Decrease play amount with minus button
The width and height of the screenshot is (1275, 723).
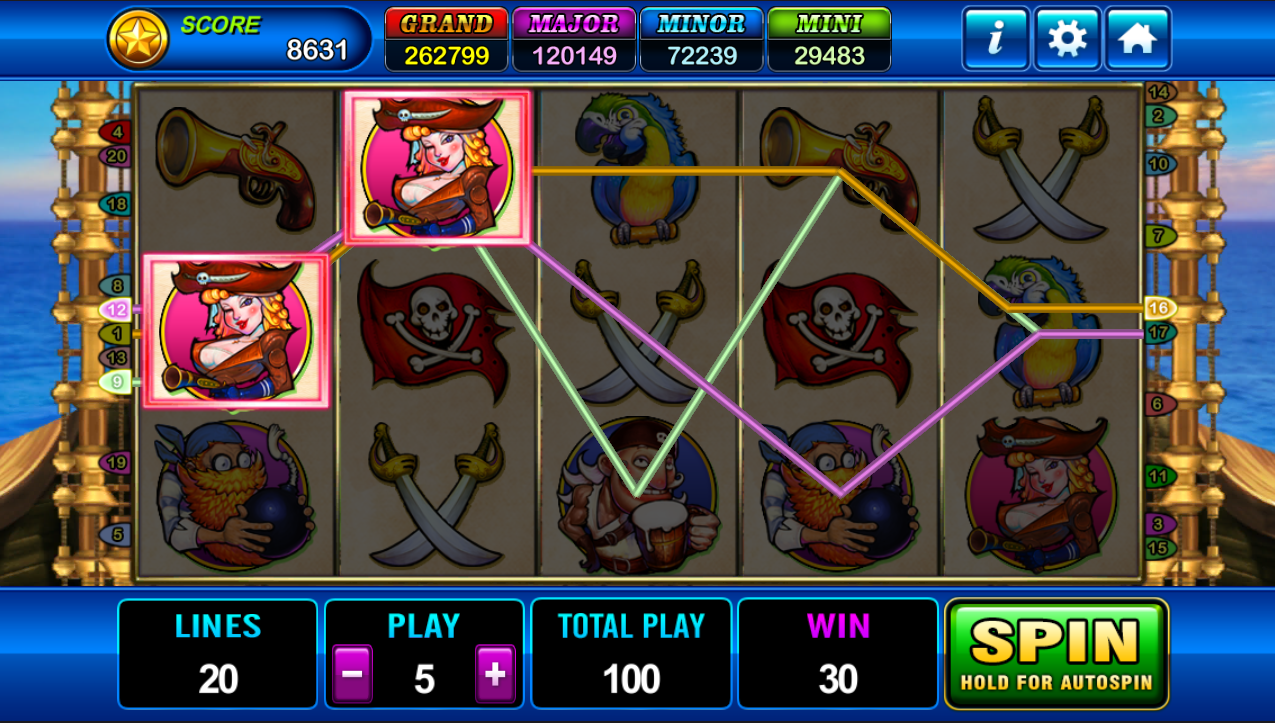[x=352, y=675]
